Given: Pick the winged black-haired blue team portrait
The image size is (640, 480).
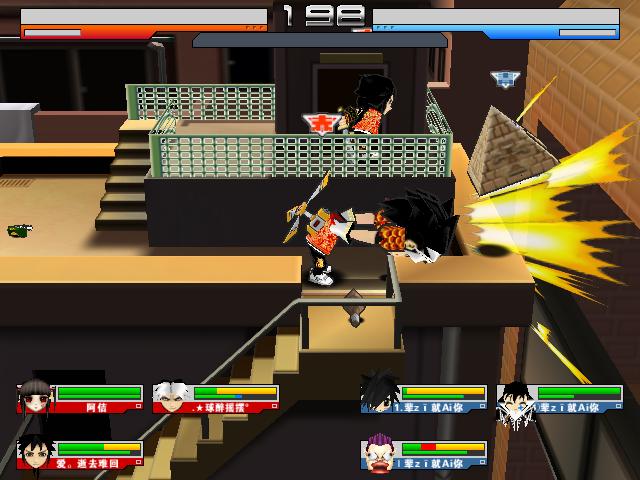Looking at the screenshot, I should 516,398.
